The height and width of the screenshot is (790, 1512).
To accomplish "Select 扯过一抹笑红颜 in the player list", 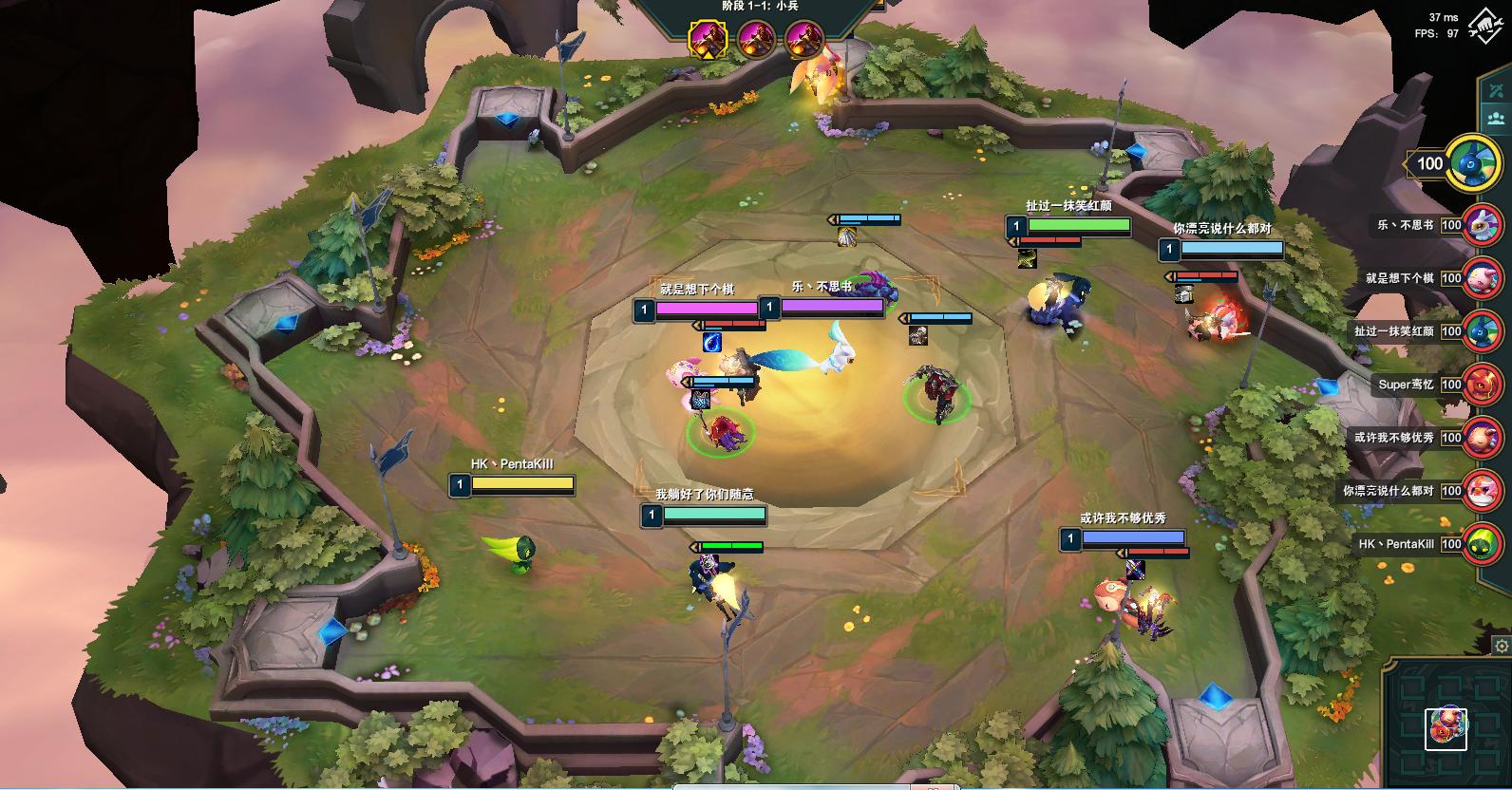I will point(1482,332).
